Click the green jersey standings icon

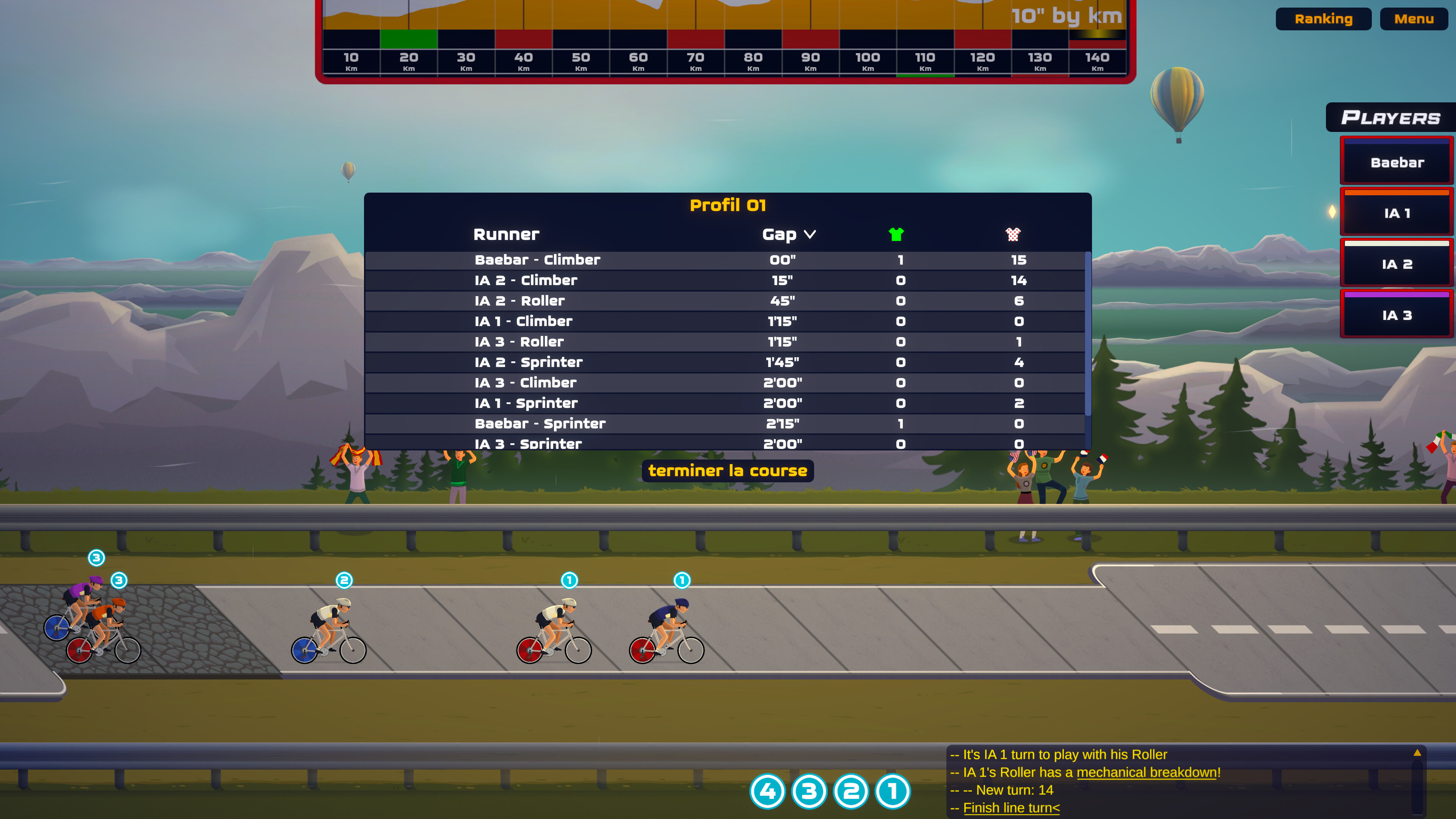tap(896, 234)
